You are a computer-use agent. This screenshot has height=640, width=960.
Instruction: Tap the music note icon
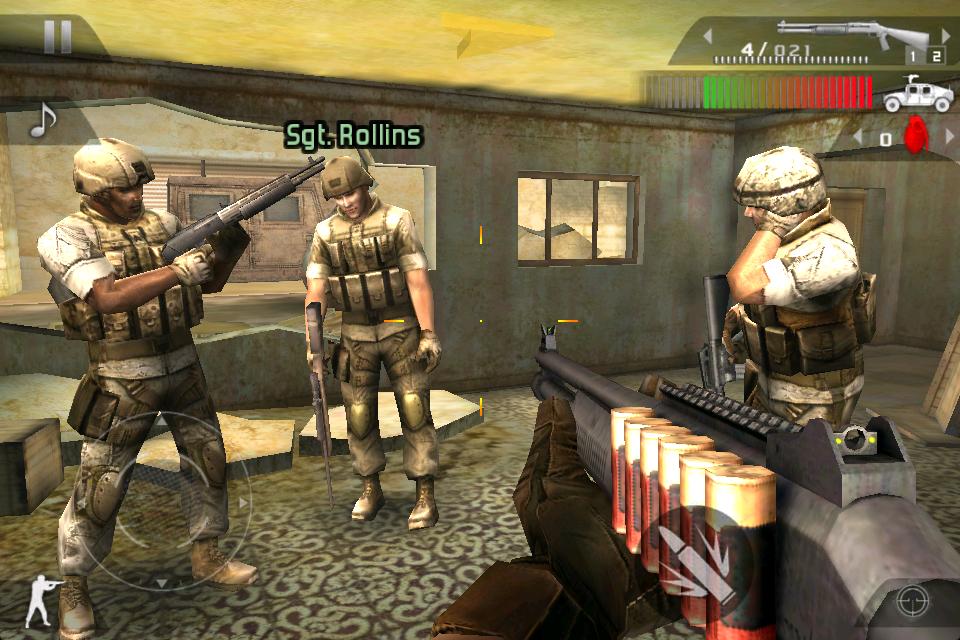[41, 121]
